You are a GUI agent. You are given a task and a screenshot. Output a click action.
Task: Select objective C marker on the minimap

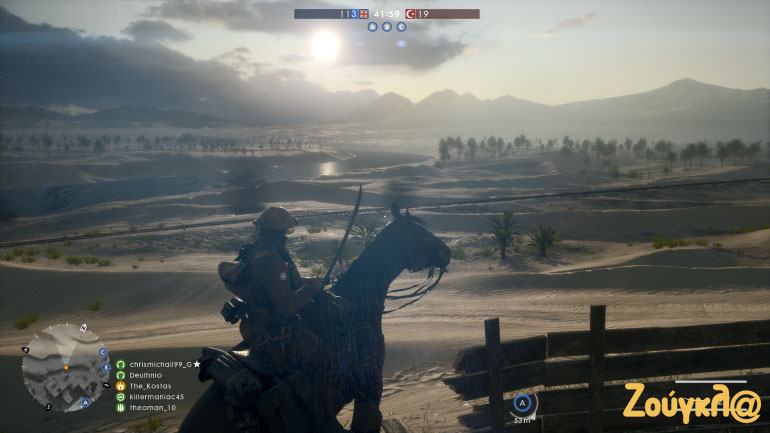pos(103,352)
